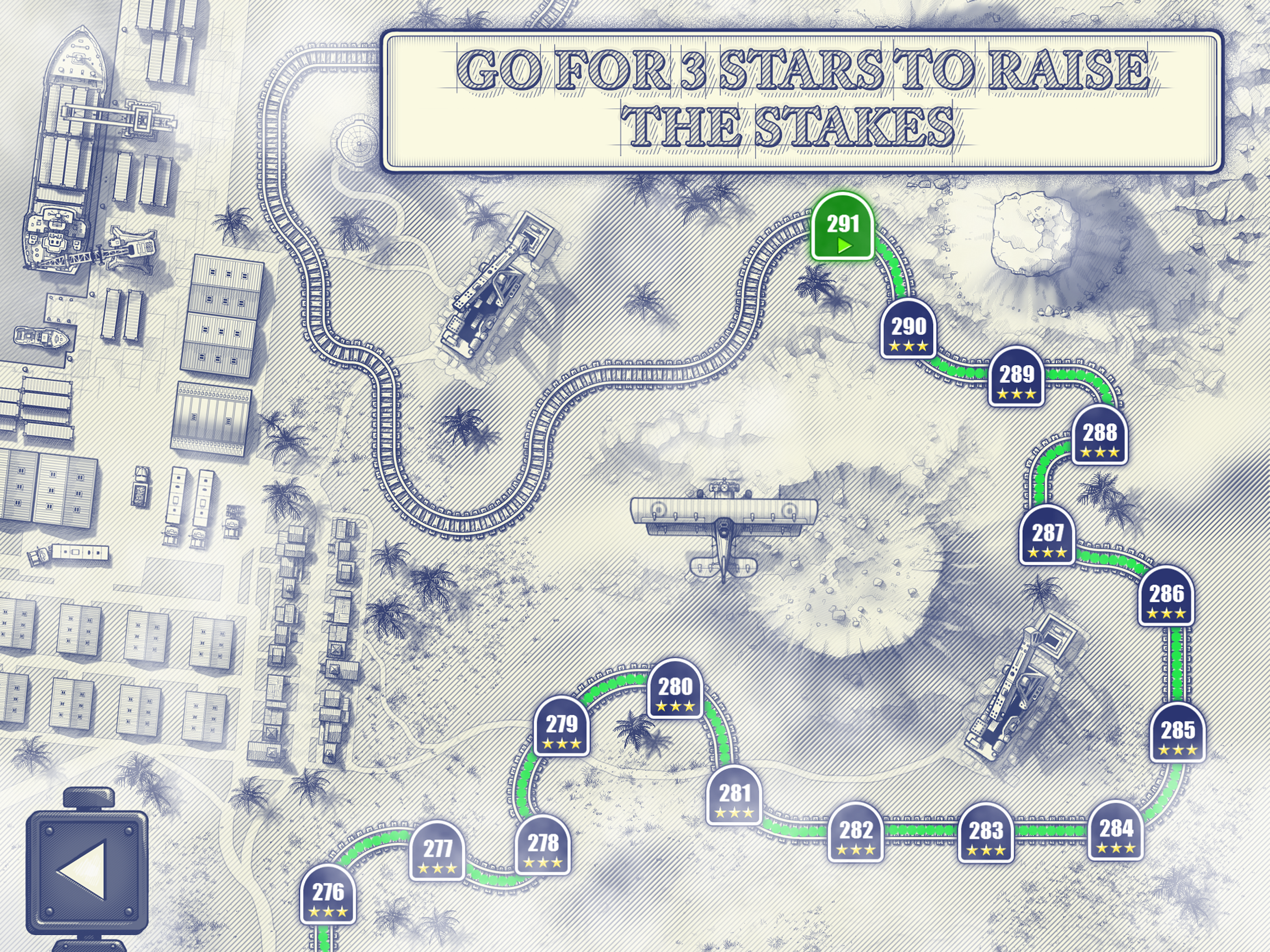
Task: Select level 290 marker
Action: coord(908,330)
